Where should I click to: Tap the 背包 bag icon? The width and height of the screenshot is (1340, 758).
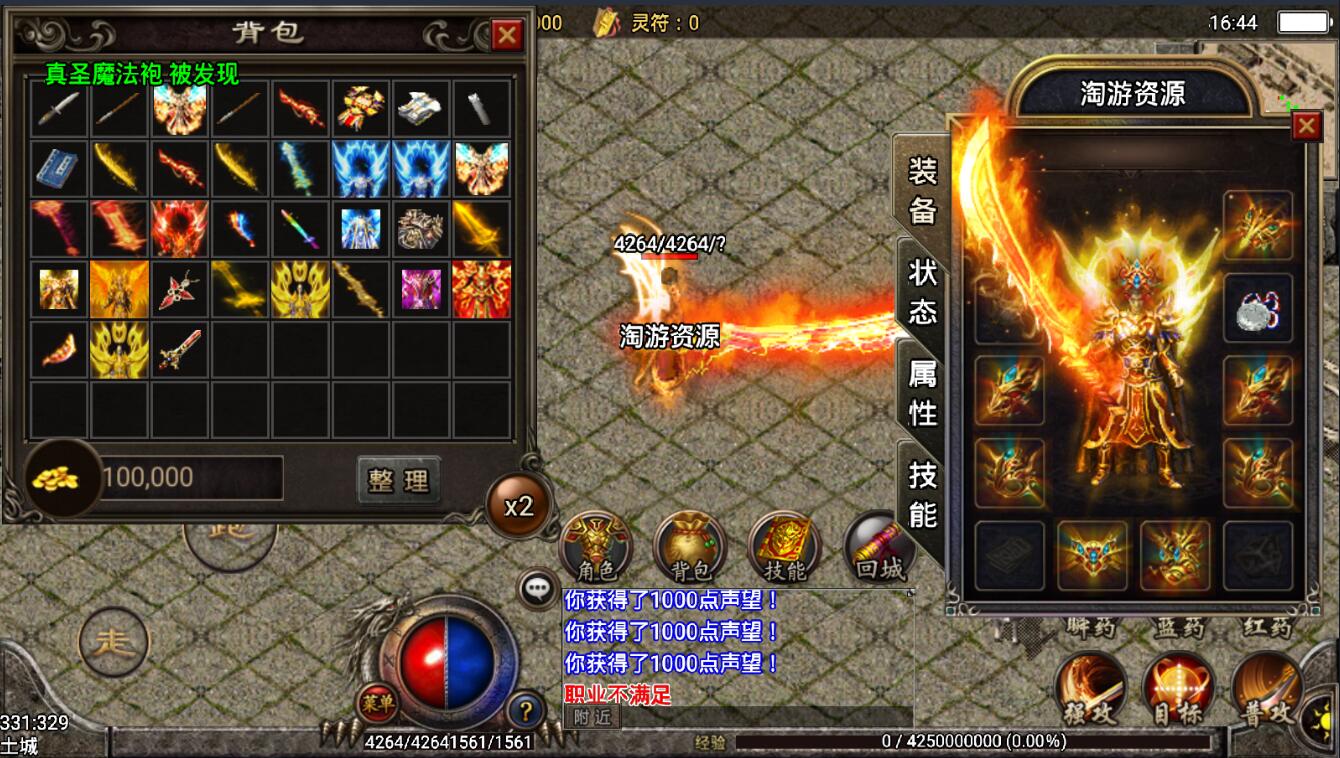690,547
